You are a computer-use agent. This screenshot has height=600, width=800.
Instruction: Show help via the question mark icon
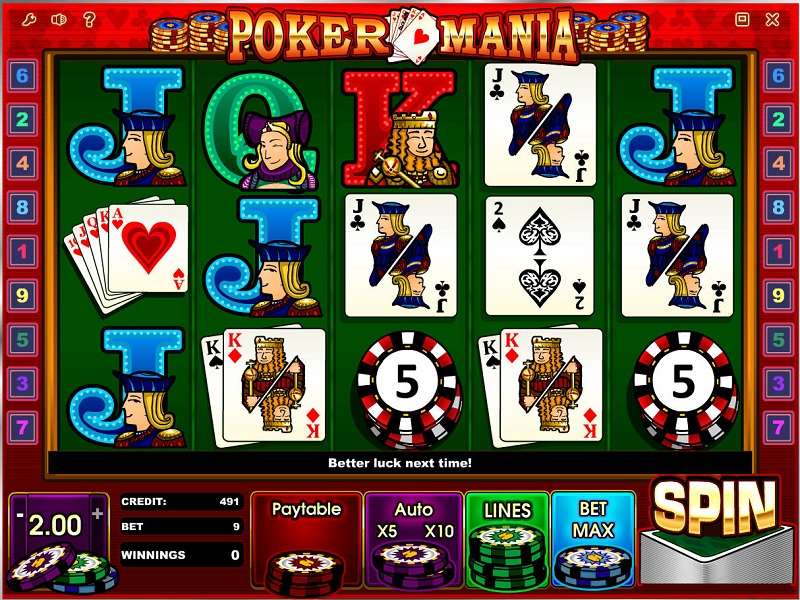pyautogui.click(x=87, y=18)
